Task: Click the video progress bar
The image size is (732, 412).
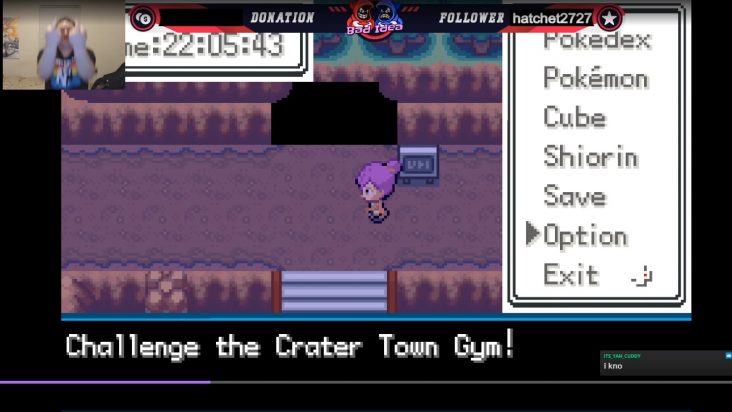Action: click(x=366, y=382)
